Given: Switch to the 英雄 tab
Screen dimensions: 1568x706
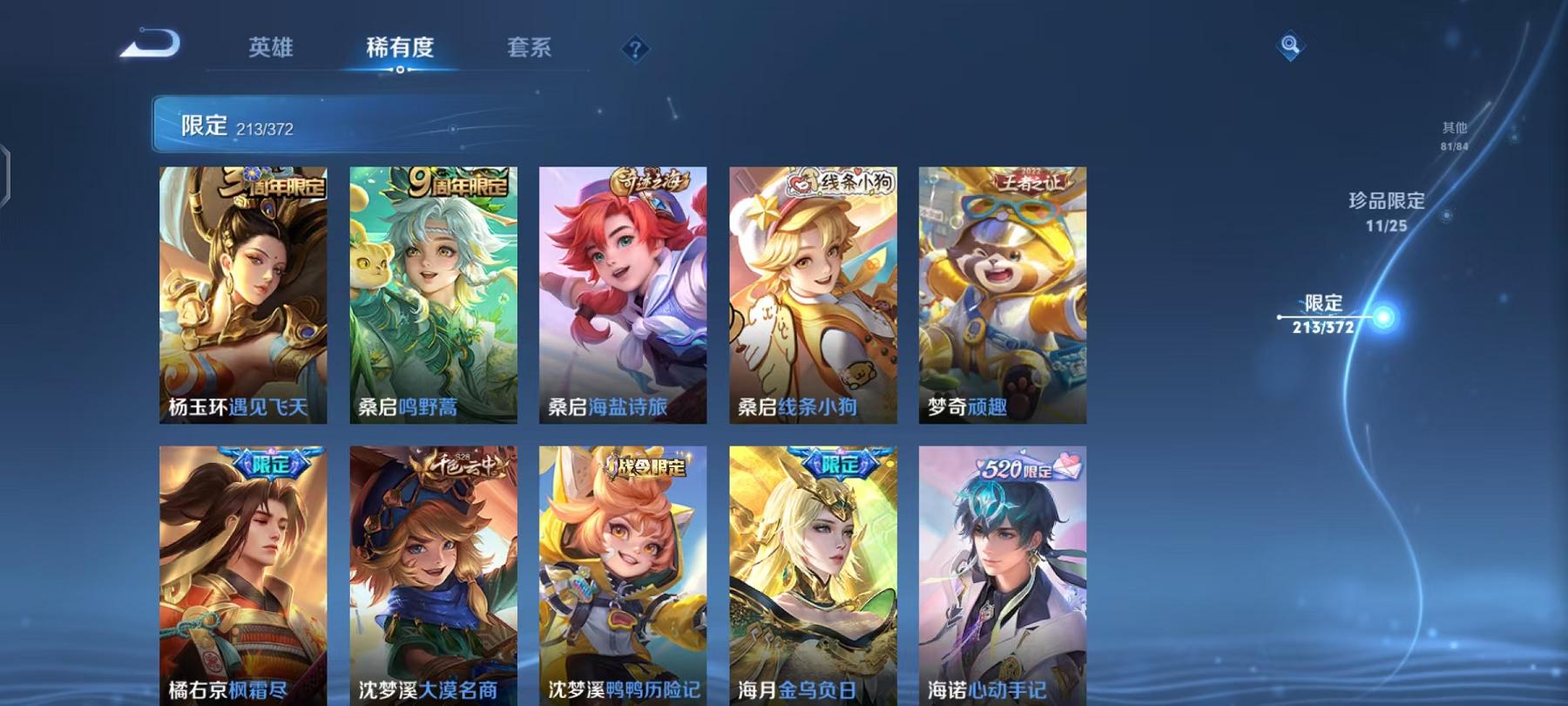Looking at the screenshot, I should [270, 50].
